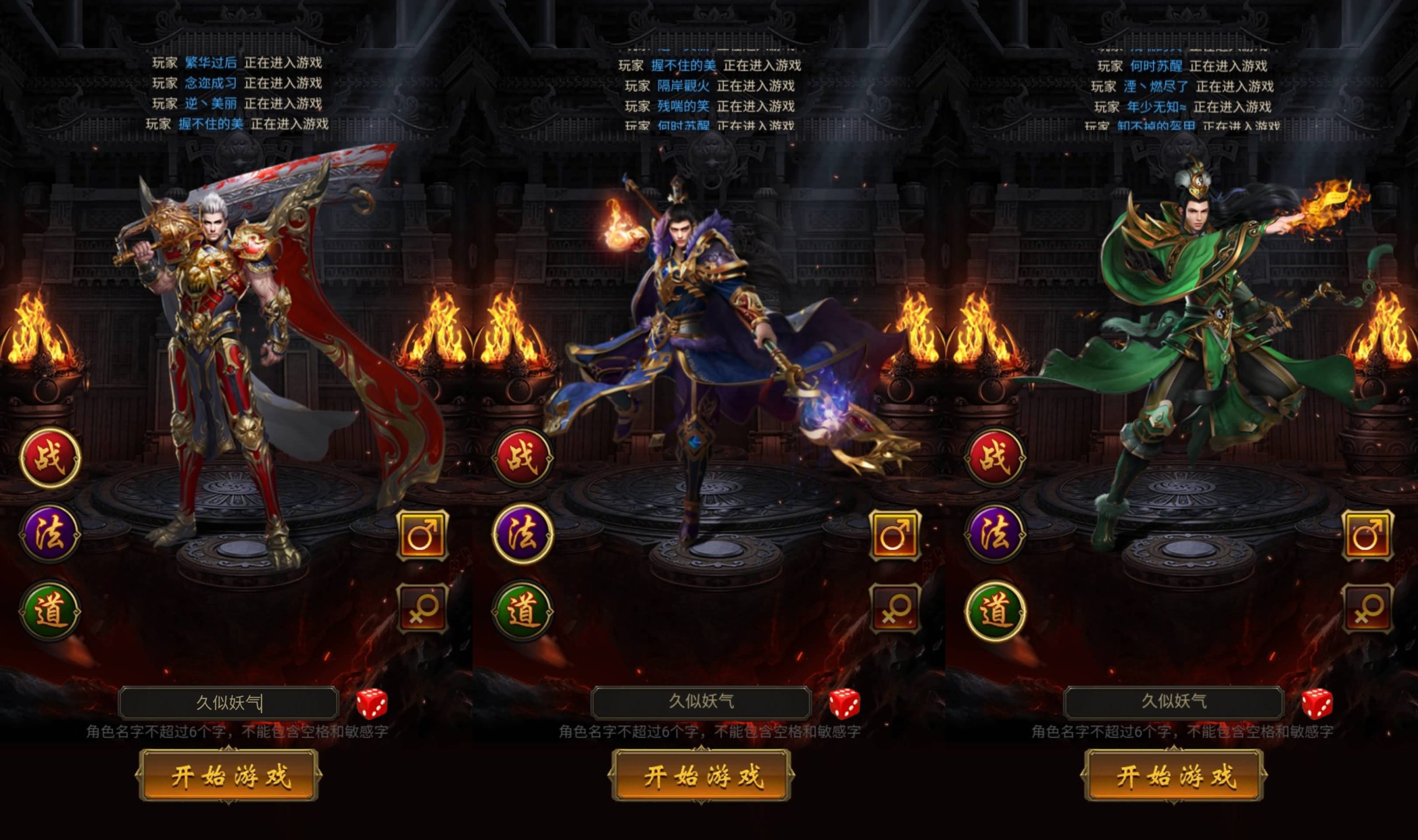
Task: Roll the name dice in red warrior panel
Action: pos(372,704)
